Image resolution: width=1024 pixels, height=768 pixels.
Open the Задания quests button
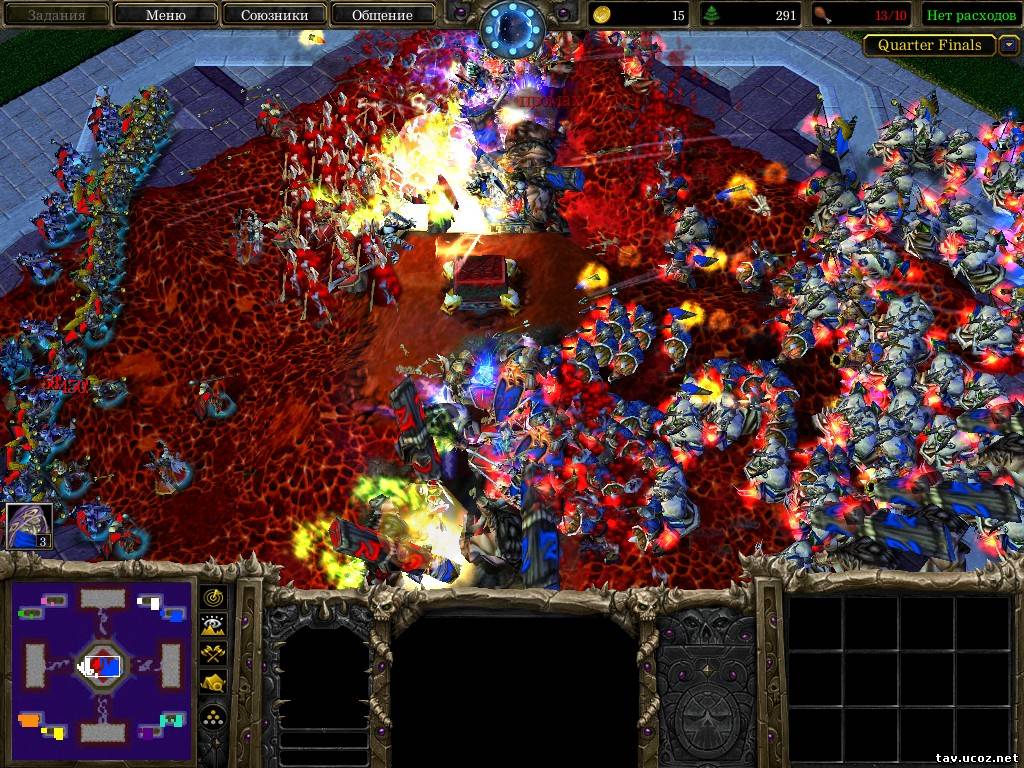pos(55,15)
